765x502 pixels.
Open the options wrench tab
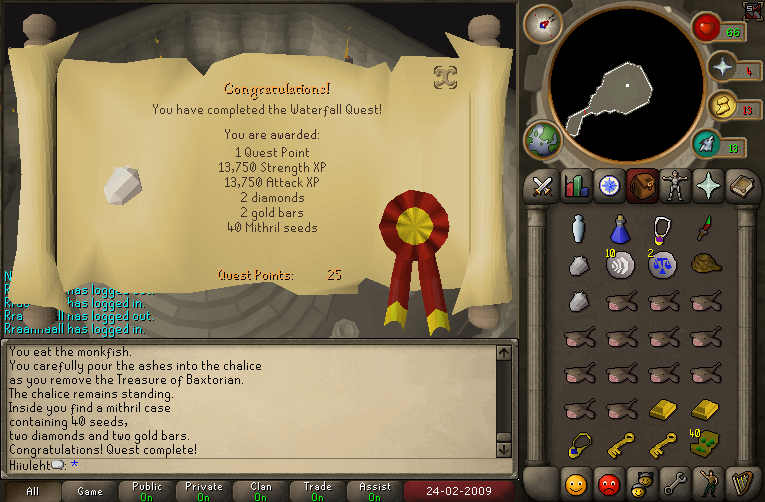(x=676, y=485)
